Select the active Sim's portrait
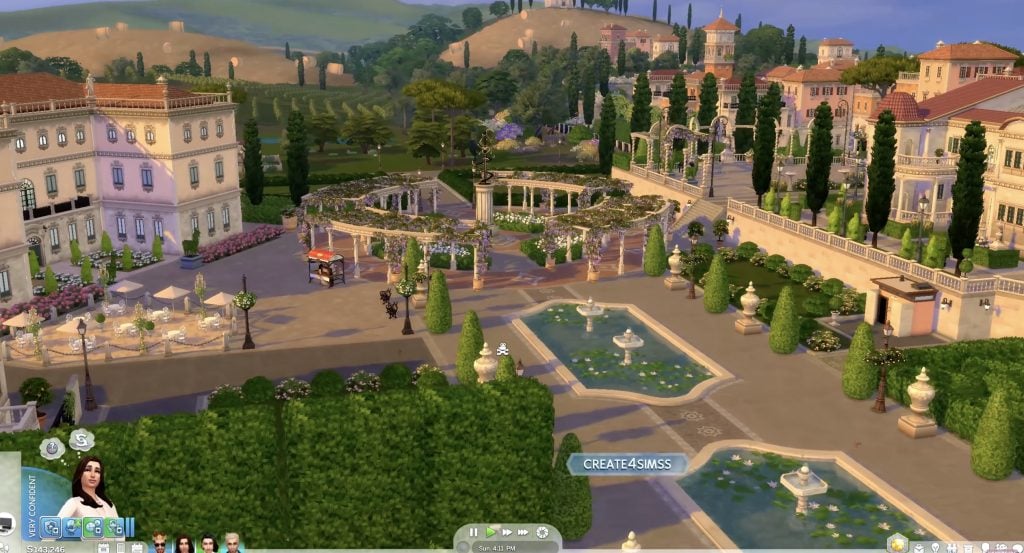Viewport: 1024px width, 553px height. pyautogui.click(x=88, y=490)
